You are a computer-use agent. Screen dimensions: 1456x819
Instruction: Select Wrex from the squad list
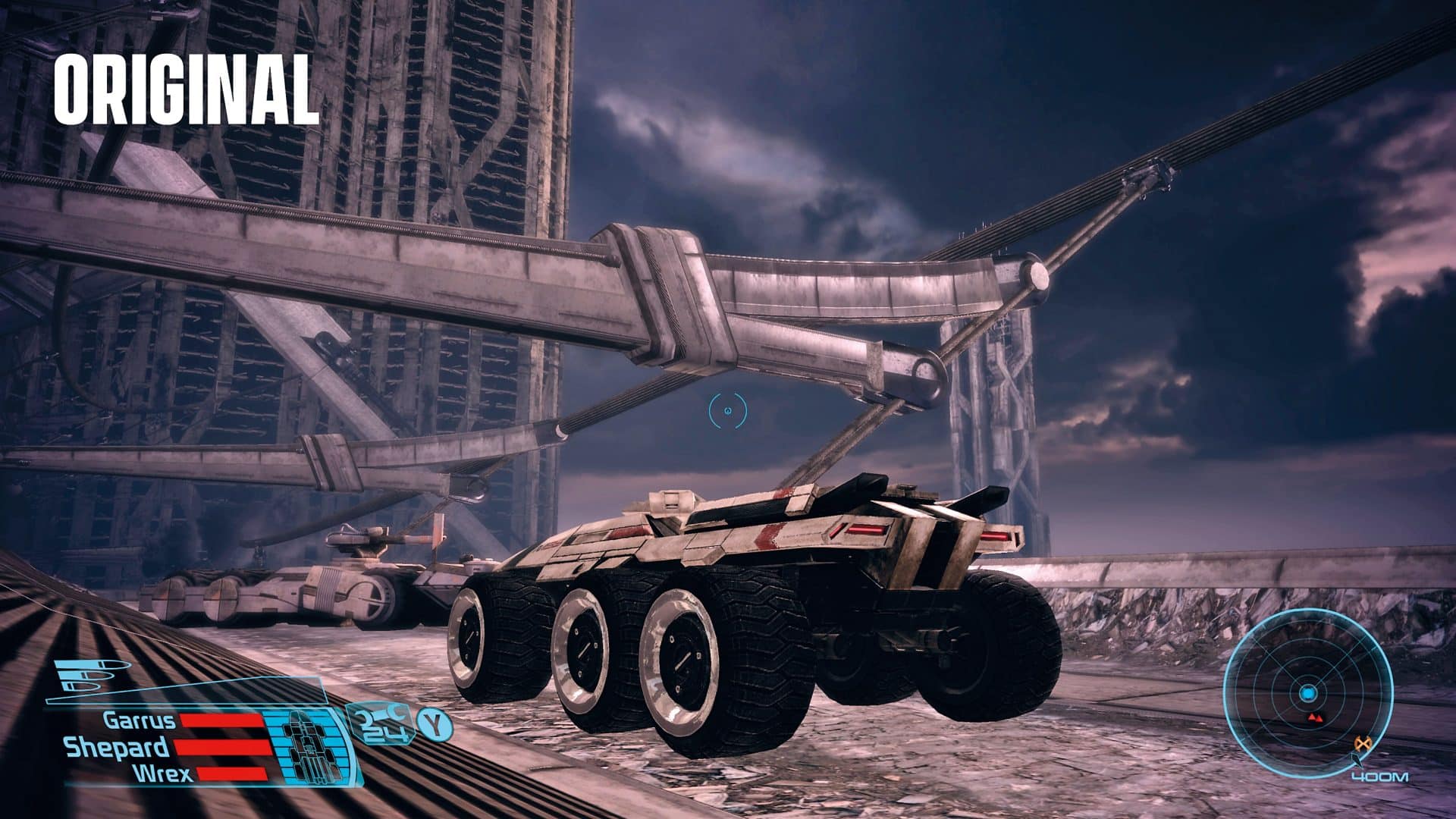(162, 773)
